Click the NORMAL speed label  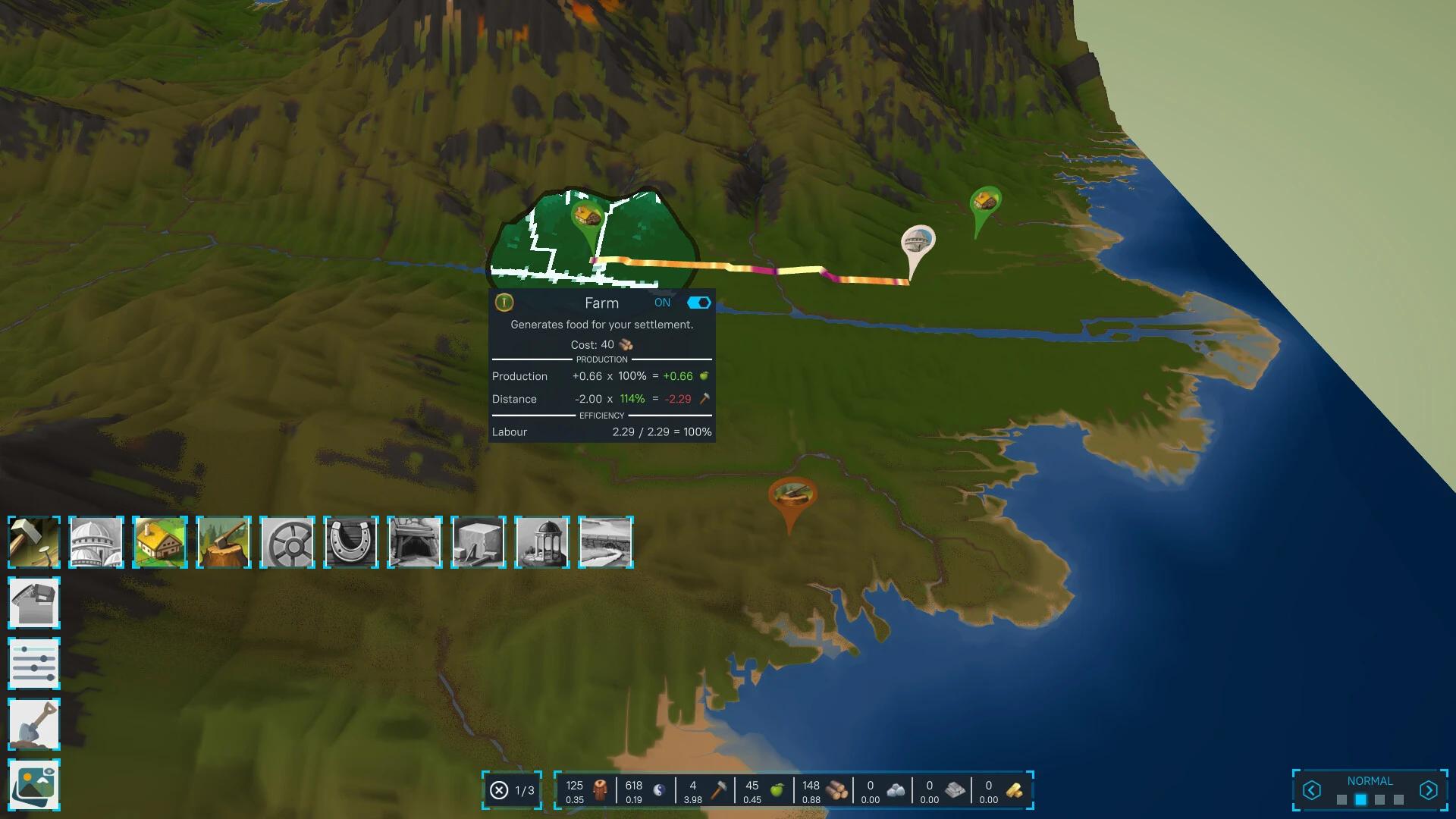1371,780
